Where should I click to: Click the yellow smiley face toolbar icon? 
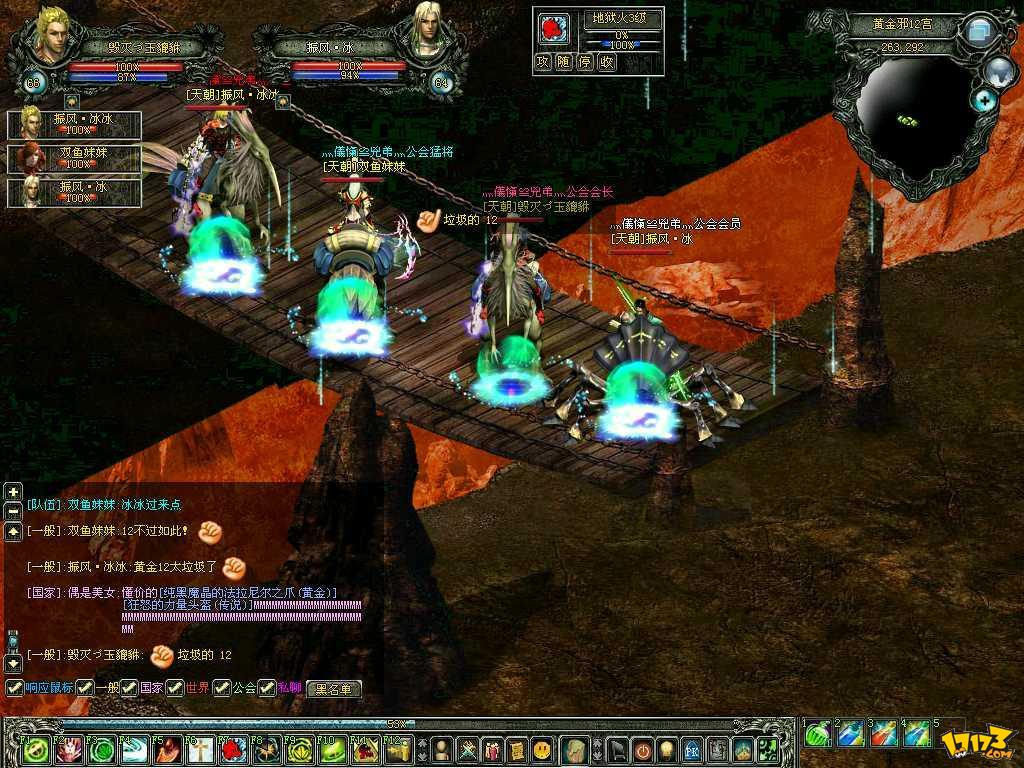point(541,749)
